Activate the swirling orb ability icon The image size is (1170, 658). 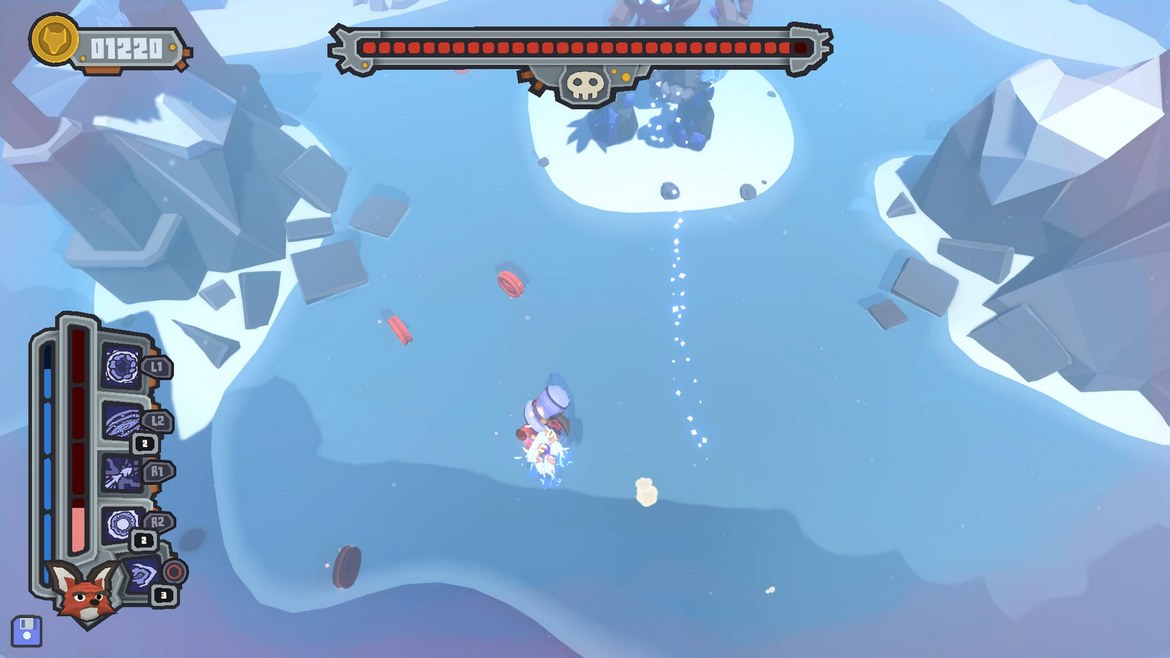pyautogui.click(x=122, y=367)
